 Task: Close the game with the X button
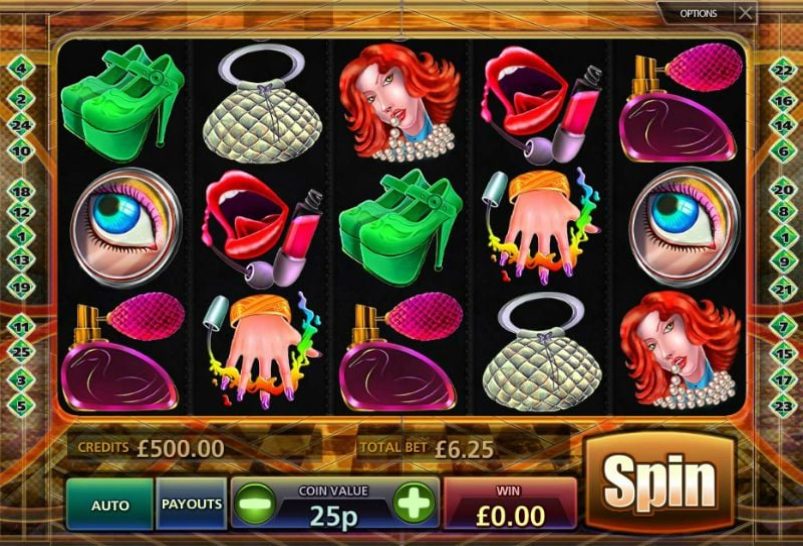746,13
